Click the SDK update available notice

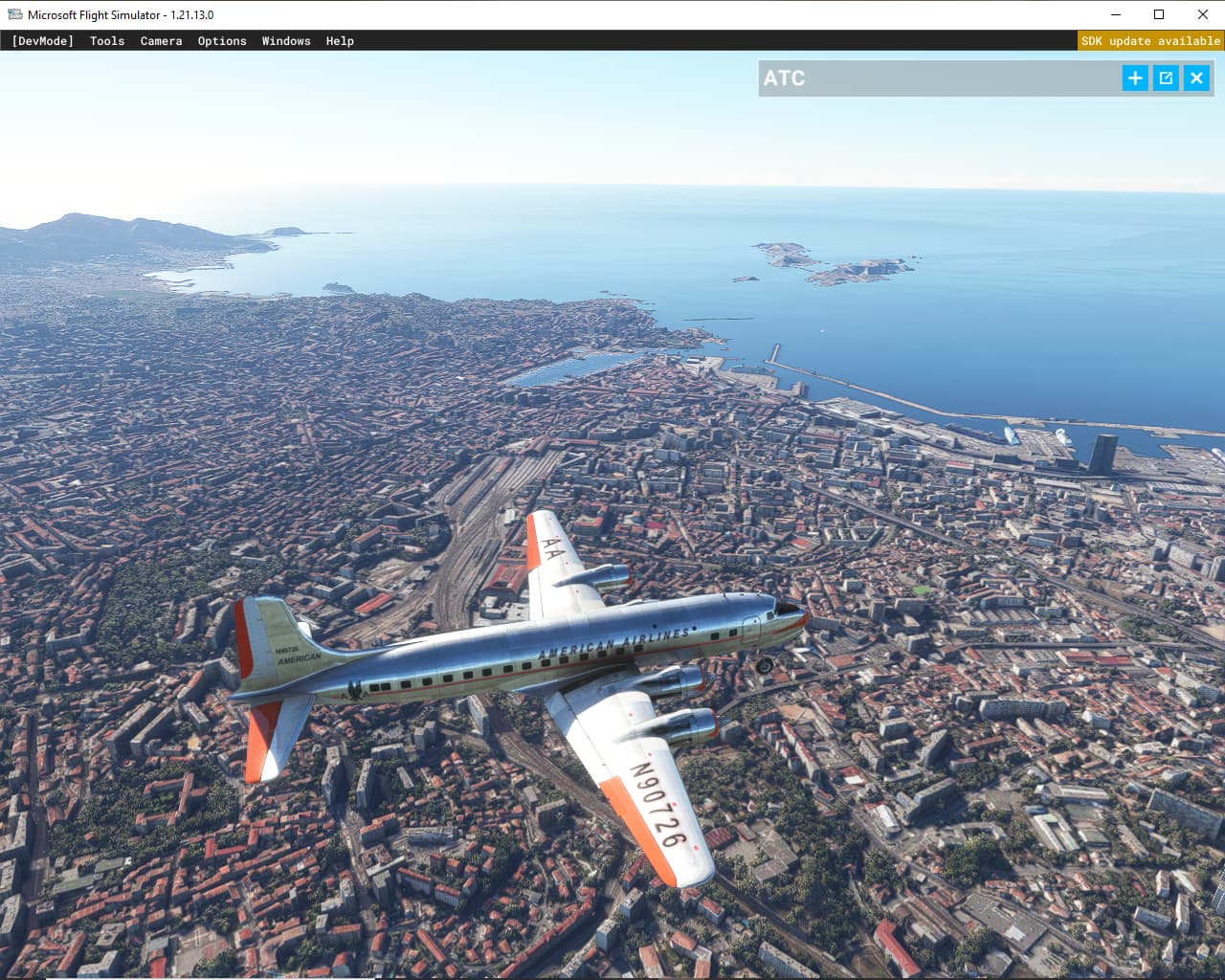[x=1150, y=41]
